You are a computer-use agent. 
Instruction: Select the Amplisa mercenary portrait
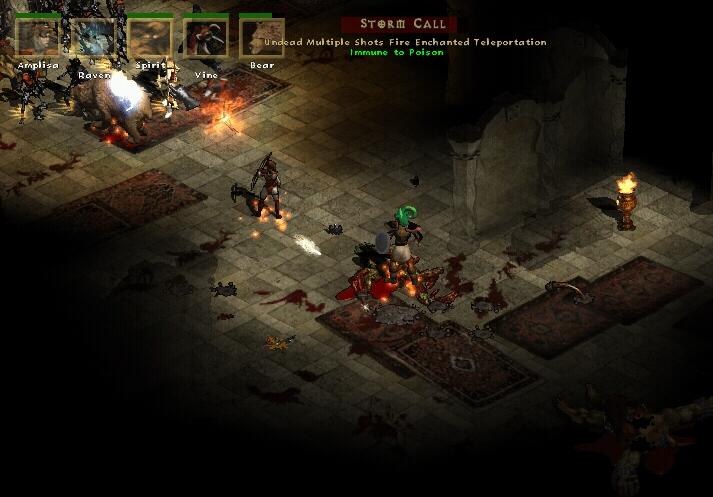(38, 38)
